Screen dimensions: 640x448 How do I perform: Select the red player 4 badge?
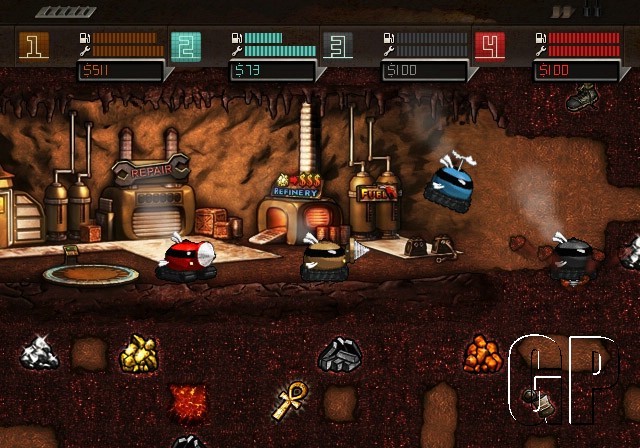click(x=490, y=45)
